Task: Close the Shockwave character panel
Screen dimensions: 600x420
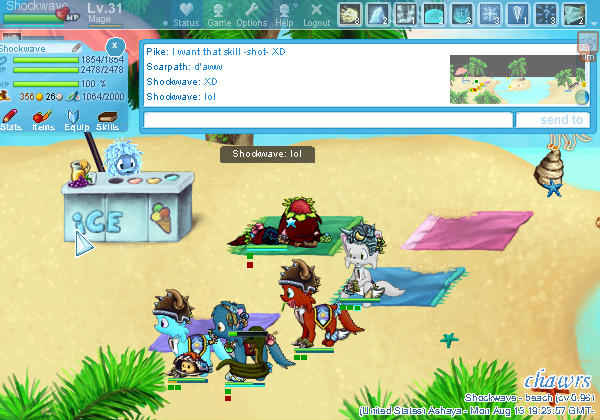Action: coord(115,46)
